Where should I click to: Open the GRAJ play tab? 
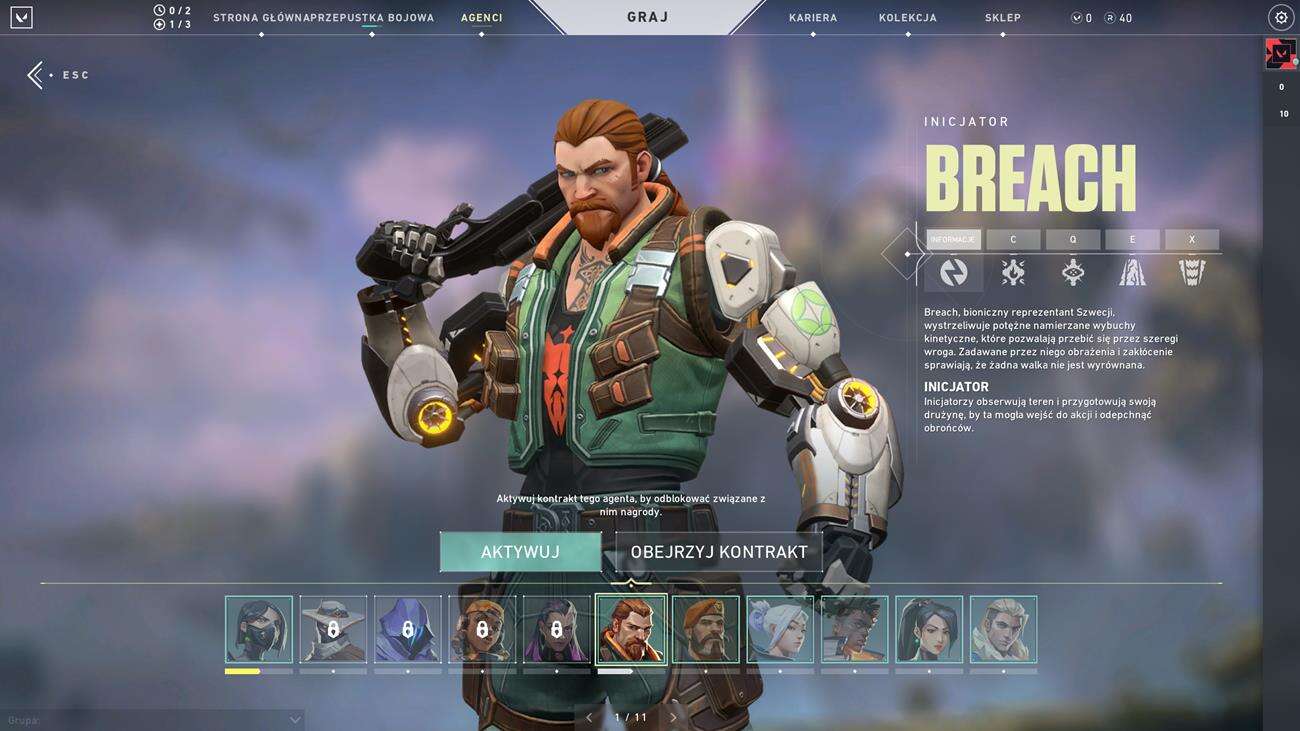(648, 17)
